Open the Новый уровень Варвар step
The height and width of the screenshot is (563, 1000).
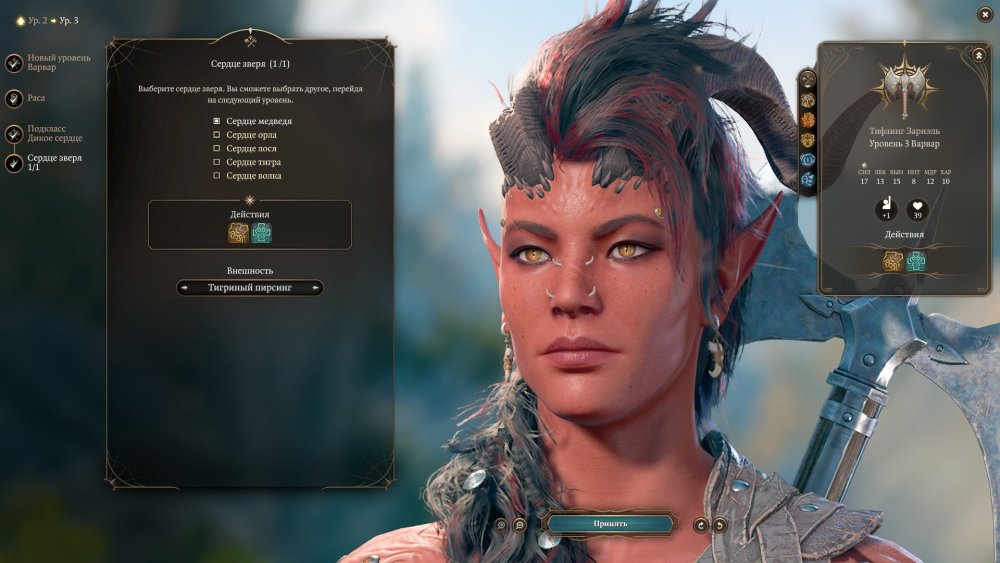pyautogui.click(x=14, y=63)
